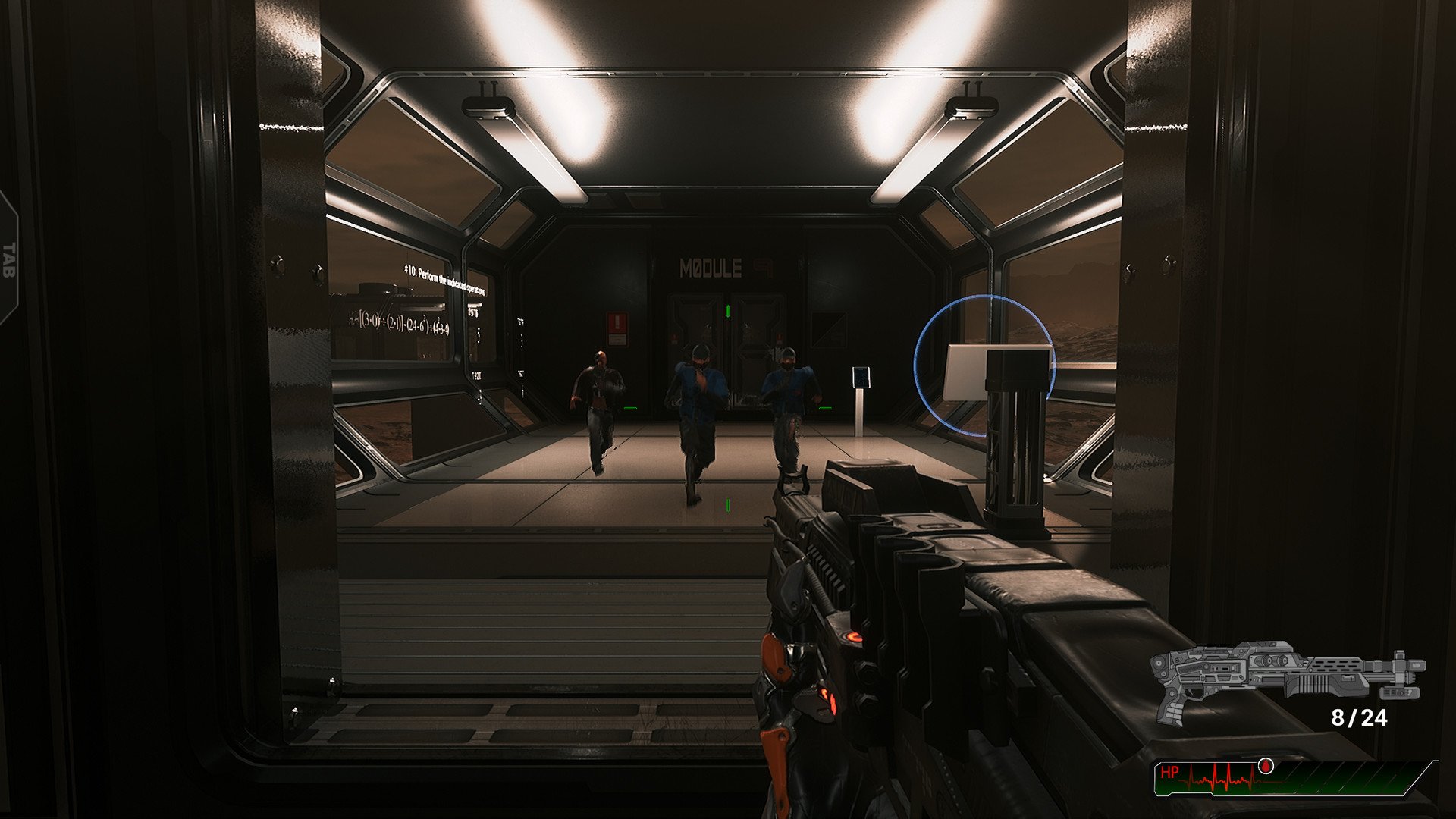Toggle the right green enemy marker
The height and width of the screenshot is (819, 1456).
[825, 408]
